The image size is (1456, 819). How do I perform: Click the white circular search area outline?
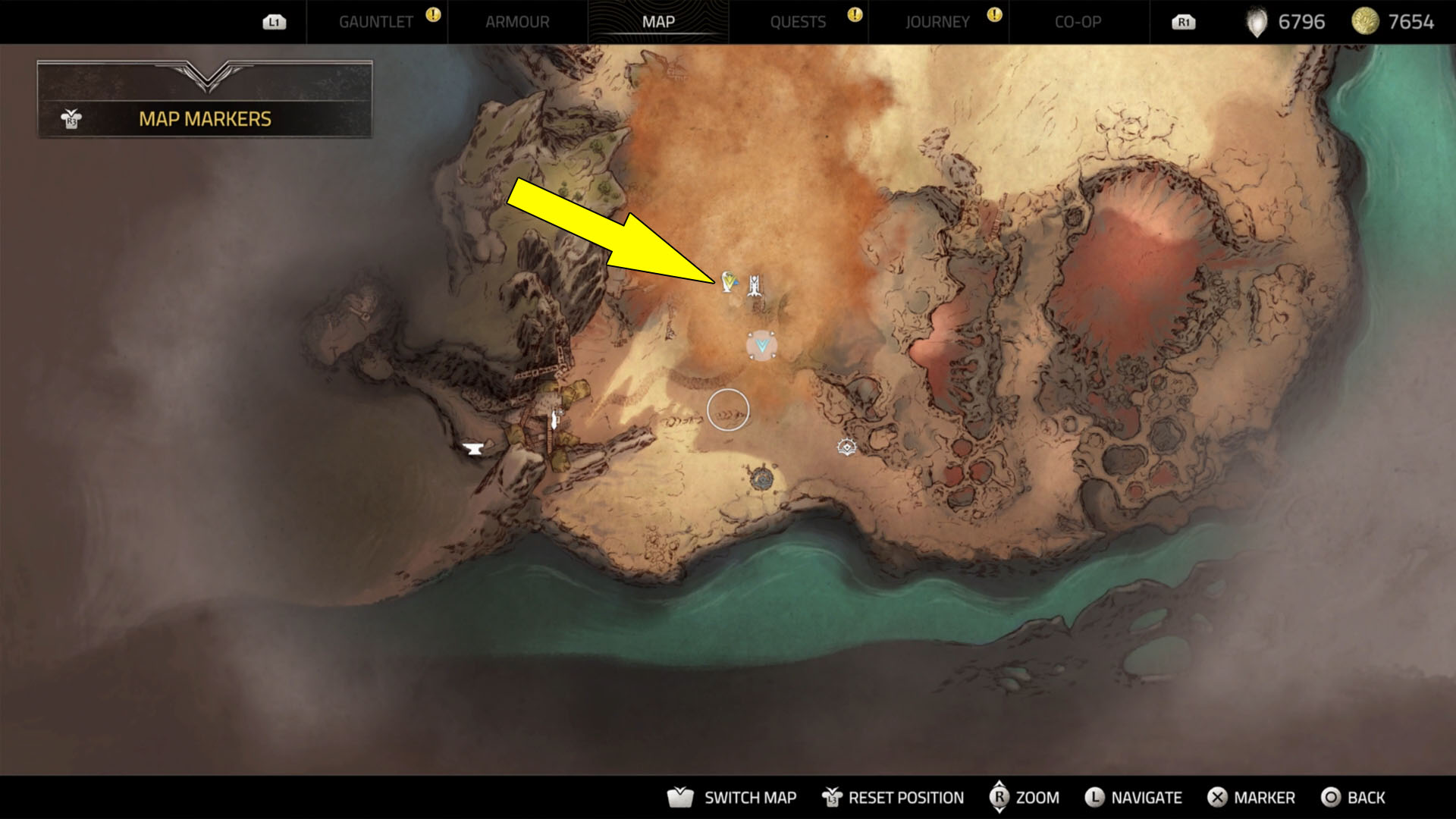[x=729, y=408]
